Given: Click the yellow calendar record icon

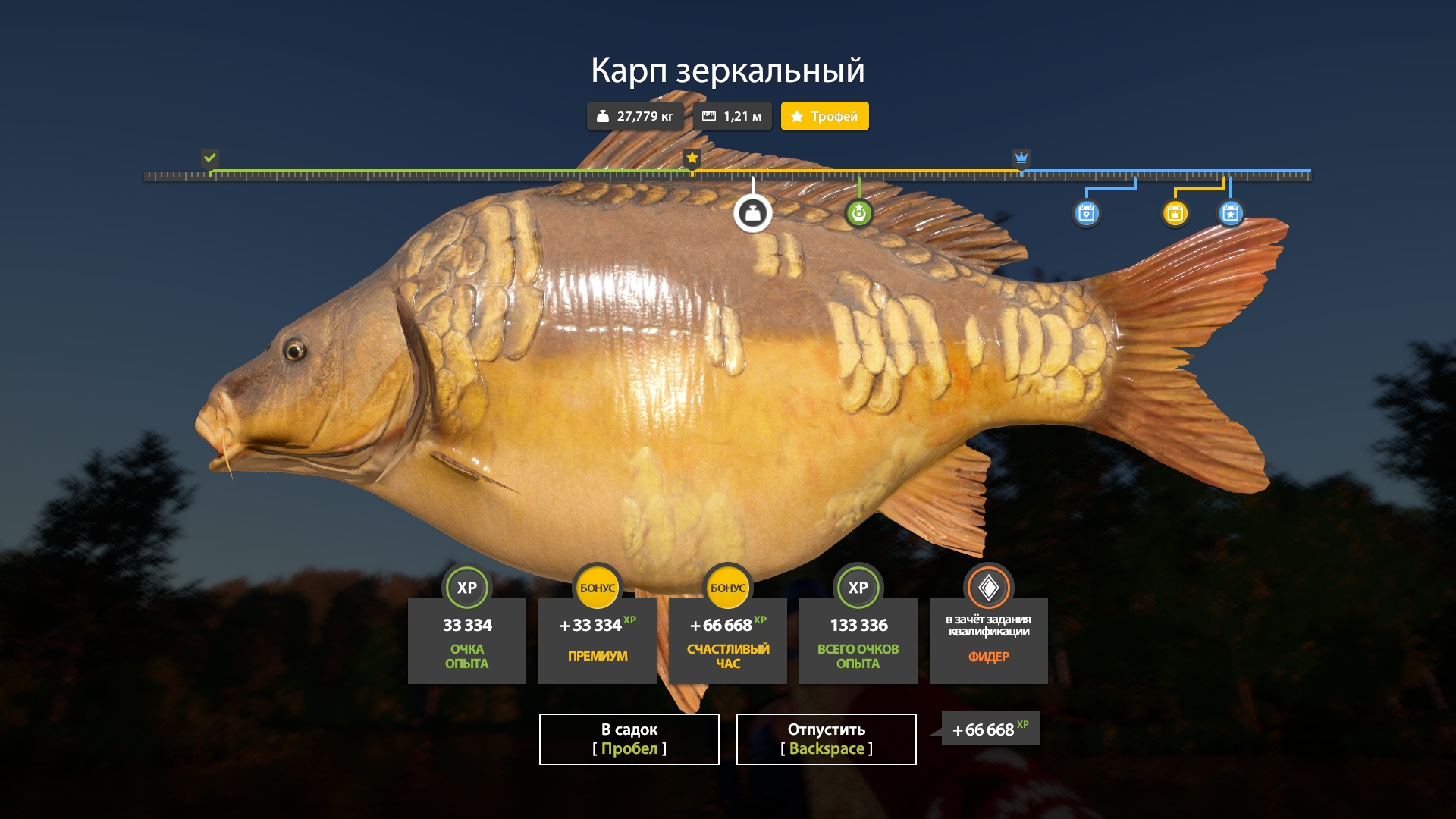Looking at the screenshot, I should click(x=1175, y=214).
